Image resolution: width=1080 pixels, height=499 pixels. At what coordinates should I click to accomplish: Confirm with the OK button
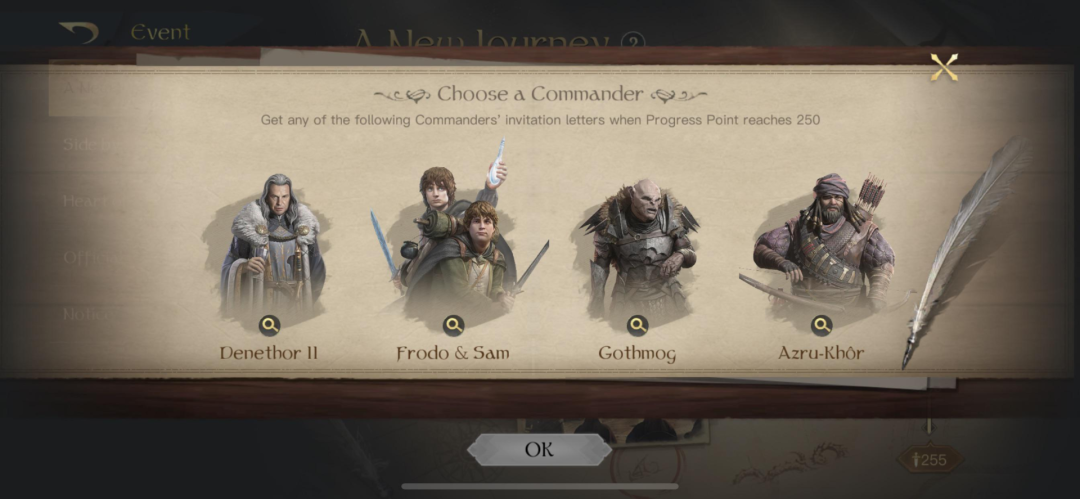[539, 449]
